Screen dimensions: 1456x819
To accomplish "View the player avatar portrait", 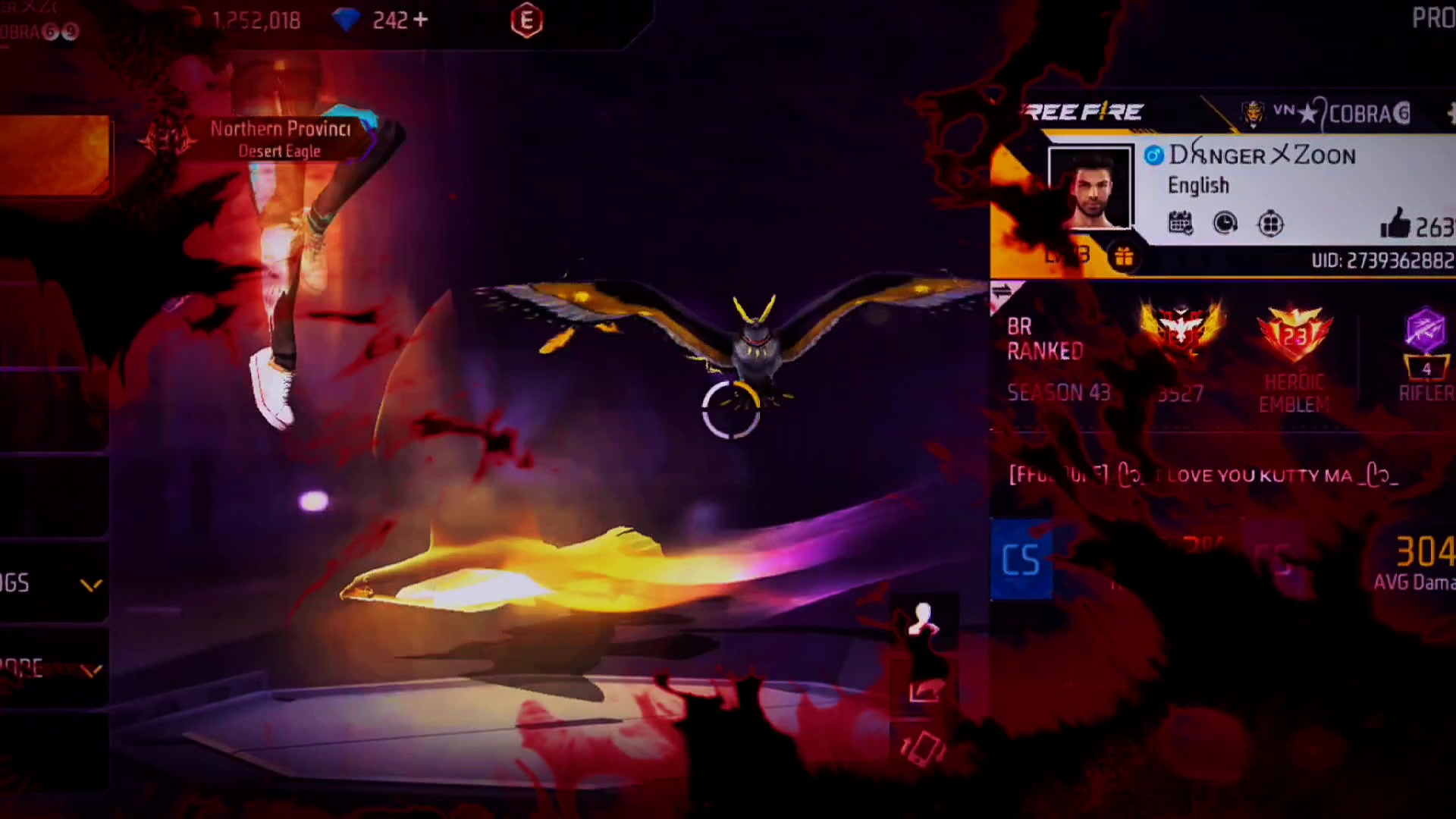I will click(1090, 189).
